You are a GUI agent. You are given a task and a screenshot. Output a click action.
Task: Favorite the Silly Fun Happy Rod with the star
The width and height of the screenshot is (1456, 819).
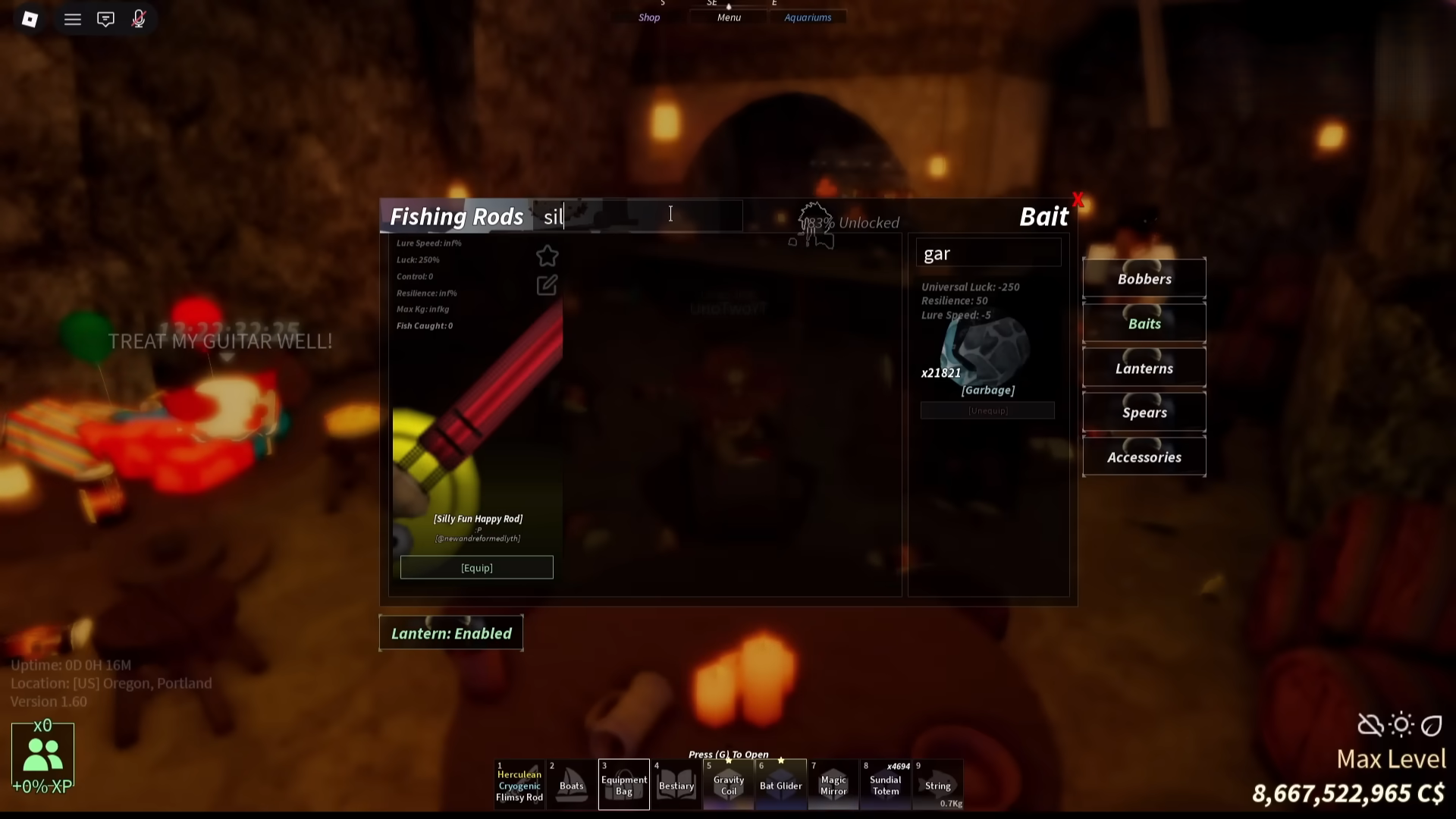[547, 256]
